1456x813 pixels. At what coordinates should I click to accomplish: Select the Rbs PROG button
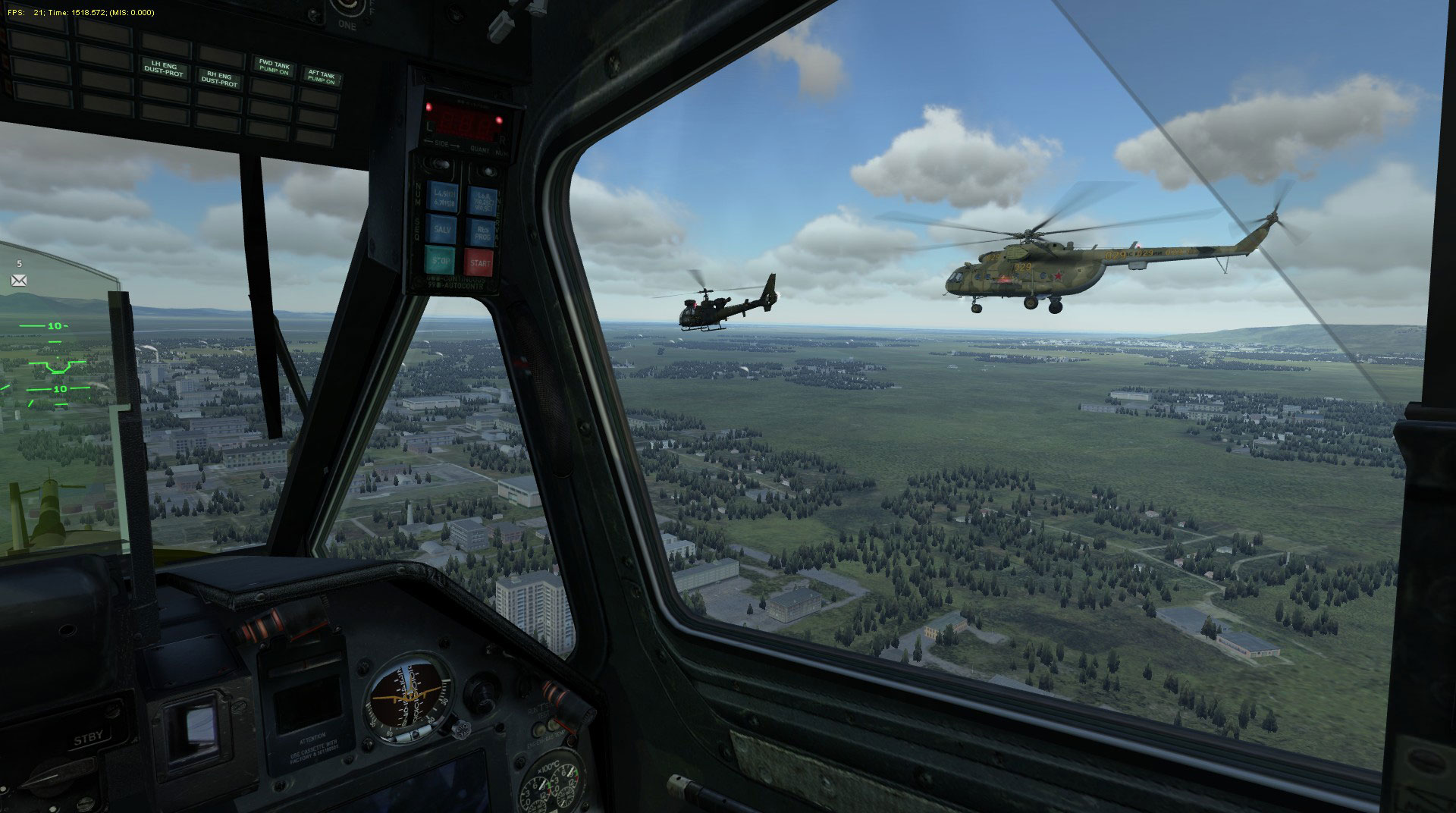[479, 231]
